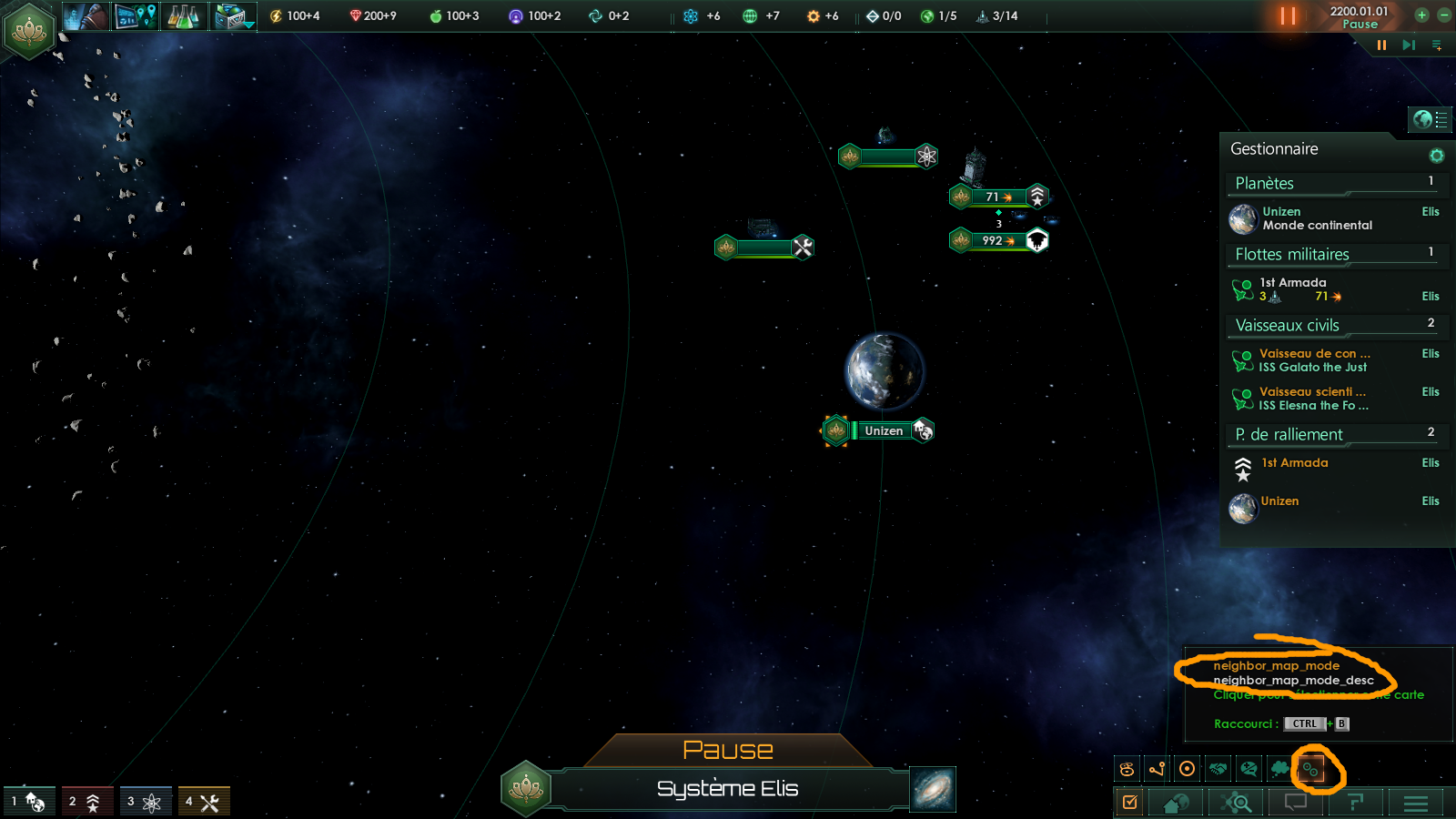Select control group 4 construction ship

203,802
